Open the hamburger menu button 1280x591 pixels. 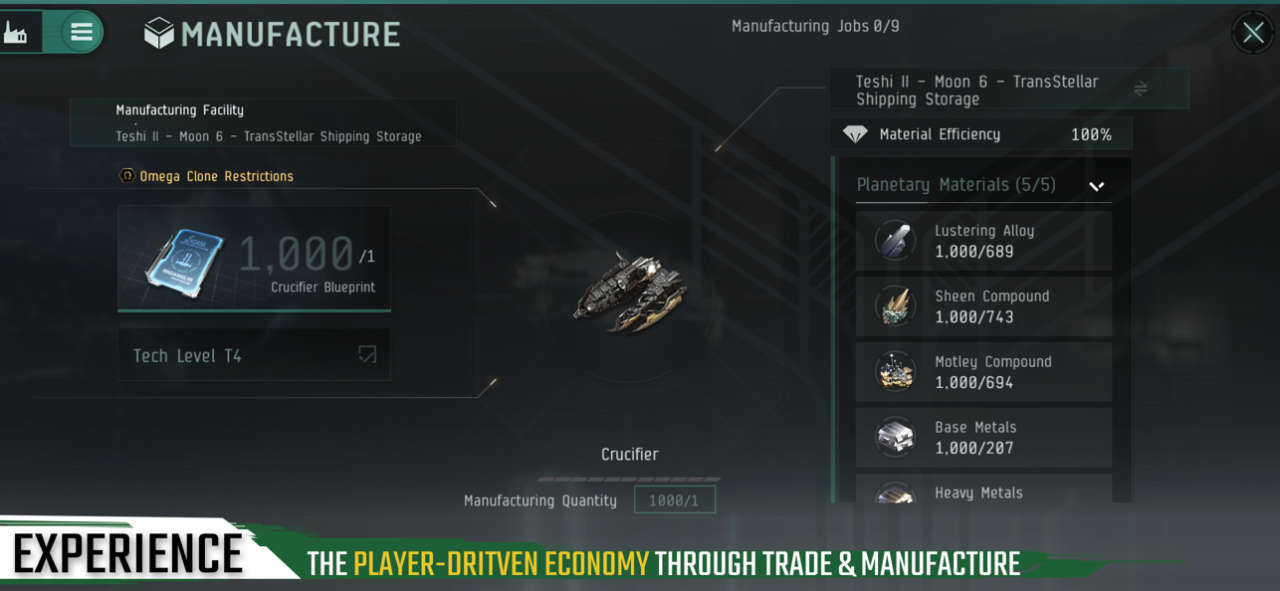[82, 32]
